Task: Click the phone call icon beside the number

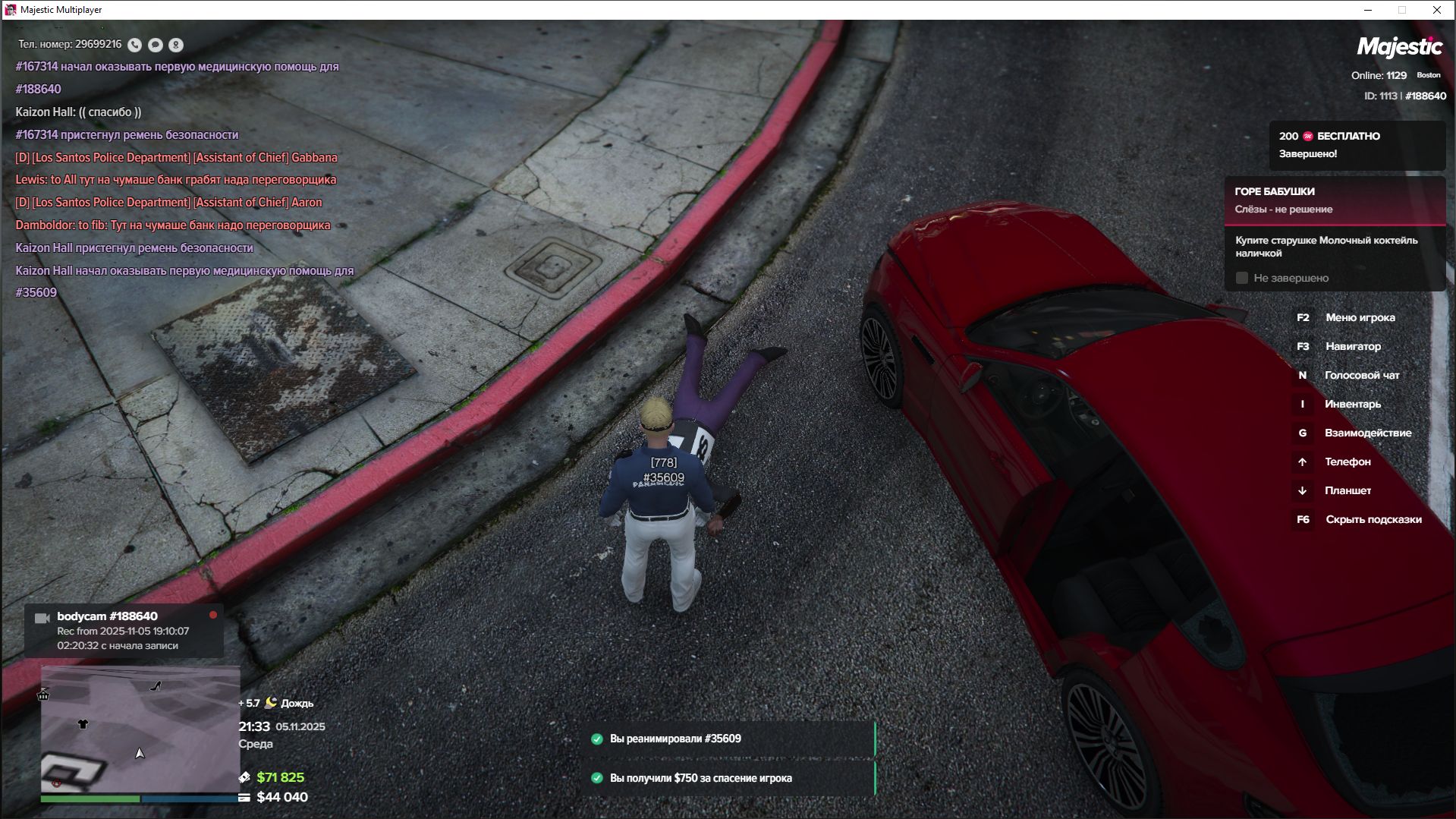Action: [134, 45]
